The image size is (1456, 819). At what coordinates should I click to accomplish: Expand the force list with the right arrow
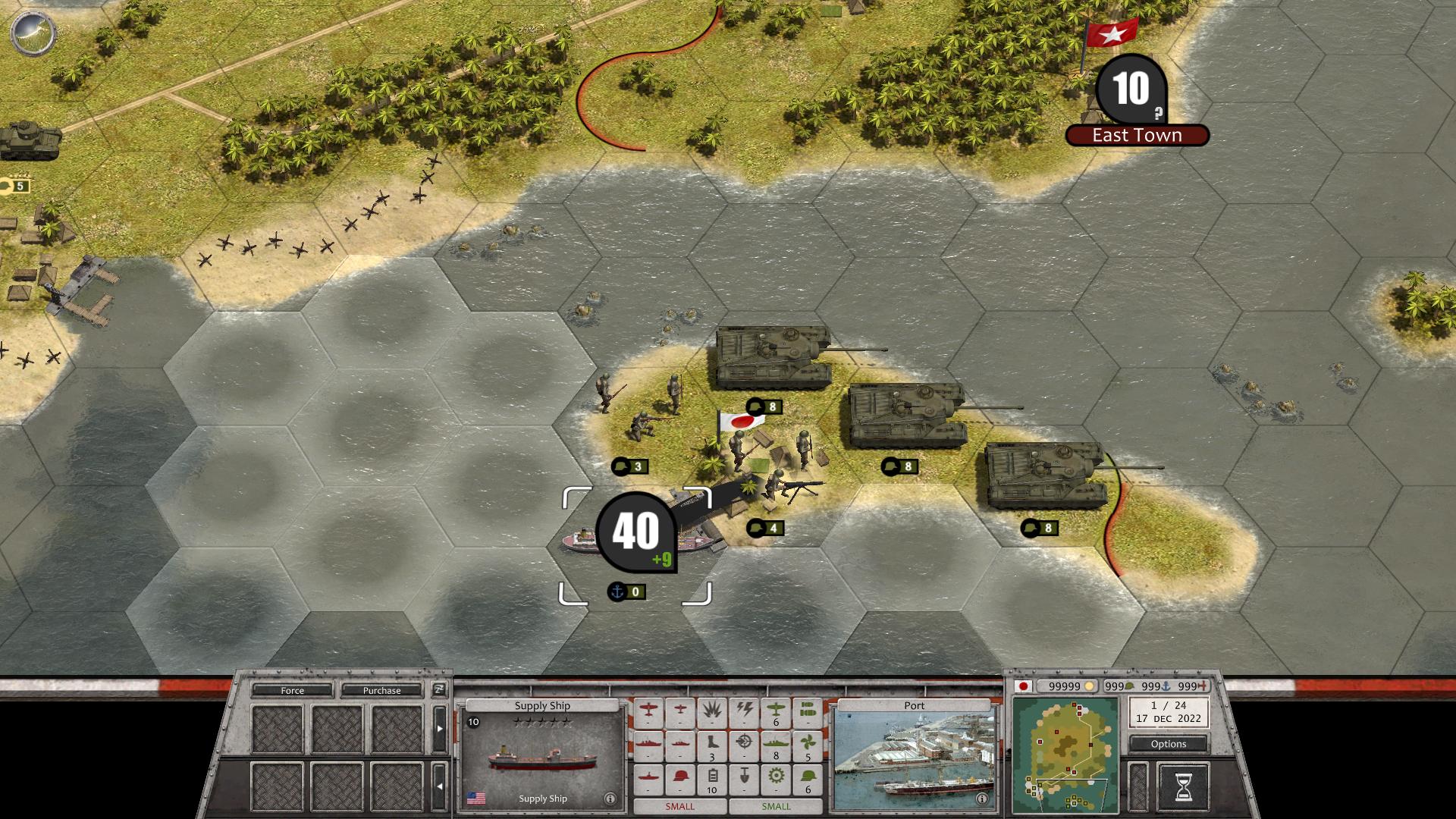coord(440,729)
